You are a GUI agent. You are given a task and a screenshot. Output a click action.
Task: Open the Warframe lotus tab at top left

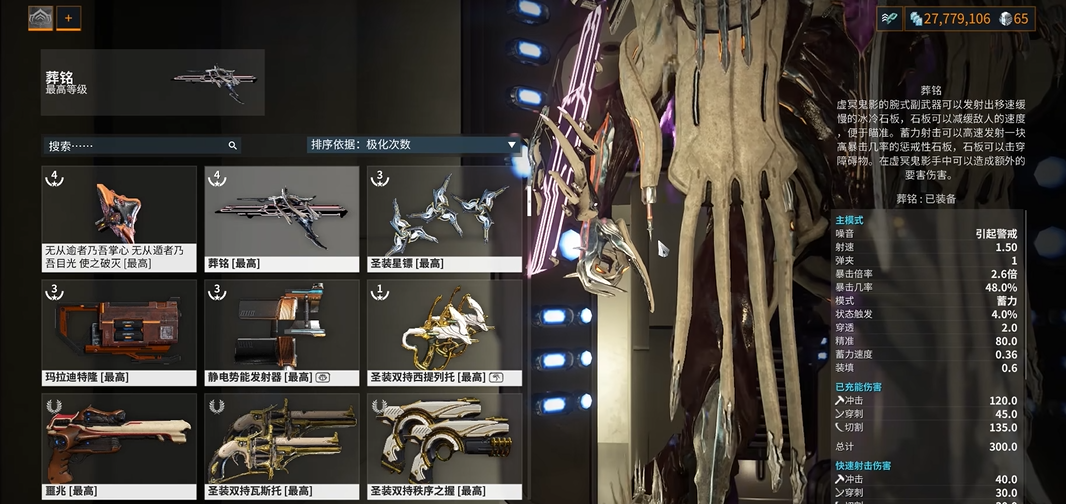tap(40, 18)
